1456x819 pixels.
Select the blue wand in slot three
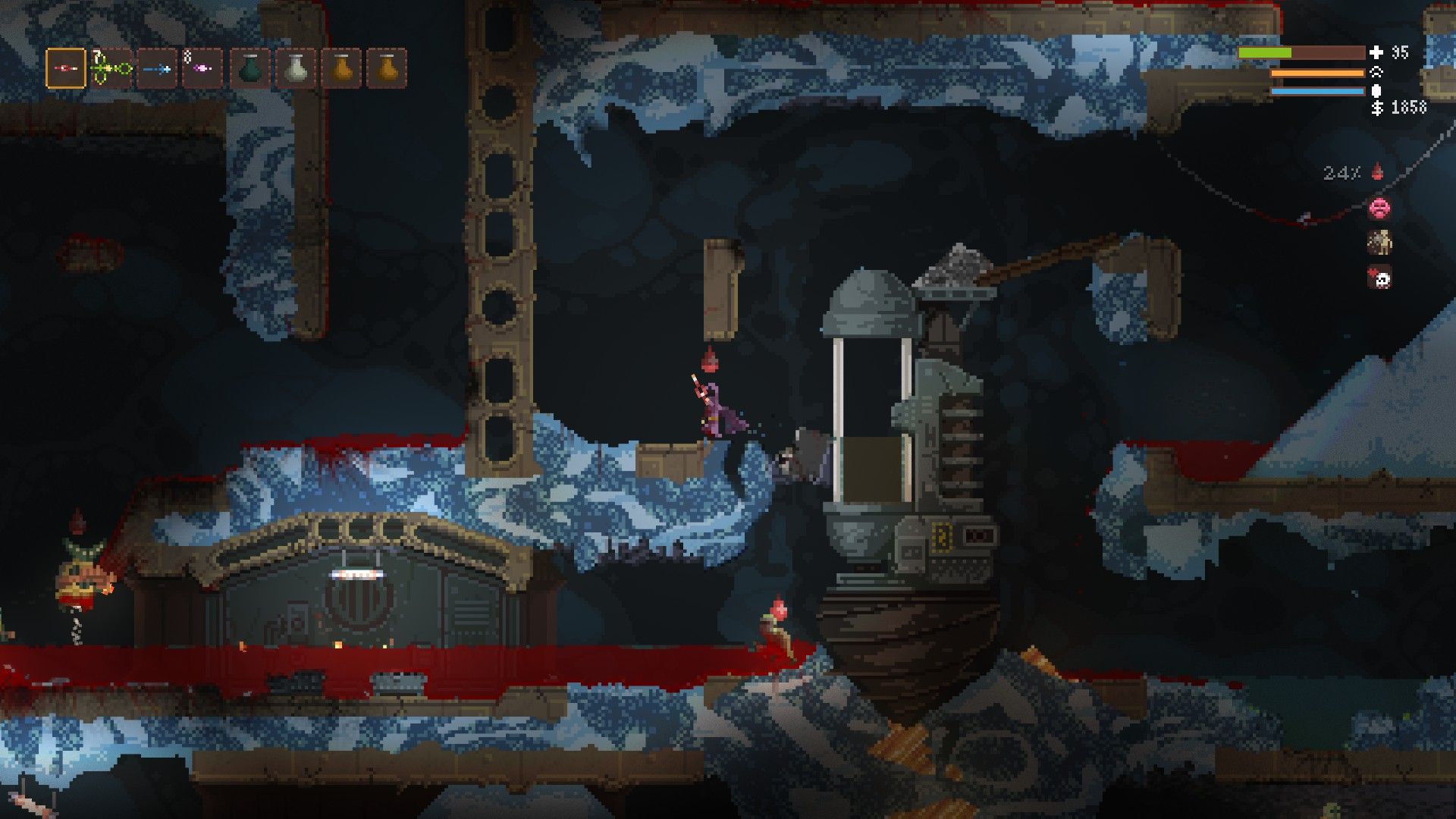(157, 68)
